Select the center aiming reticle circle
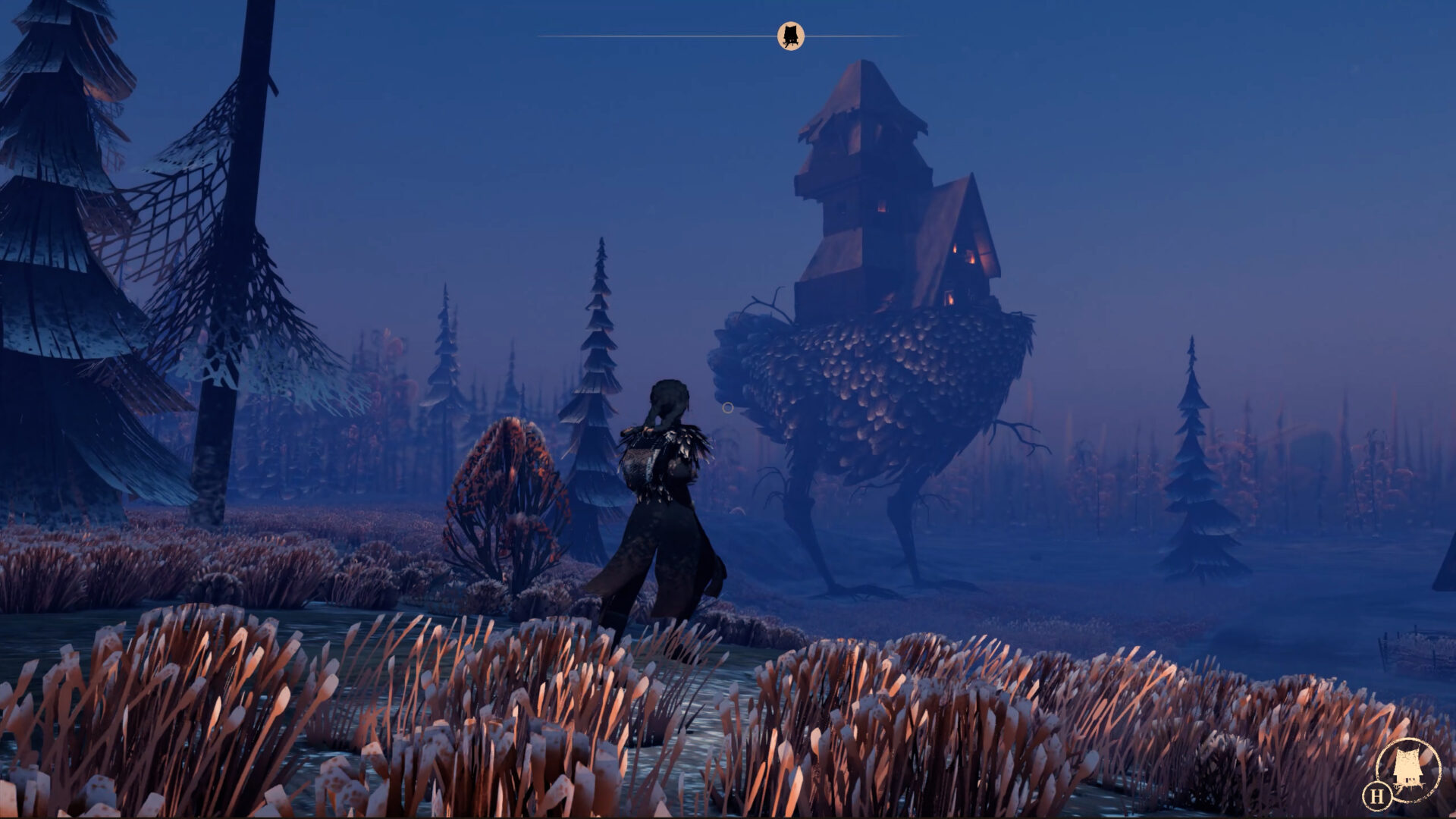The image size is (1456, 819). point(728,407)
